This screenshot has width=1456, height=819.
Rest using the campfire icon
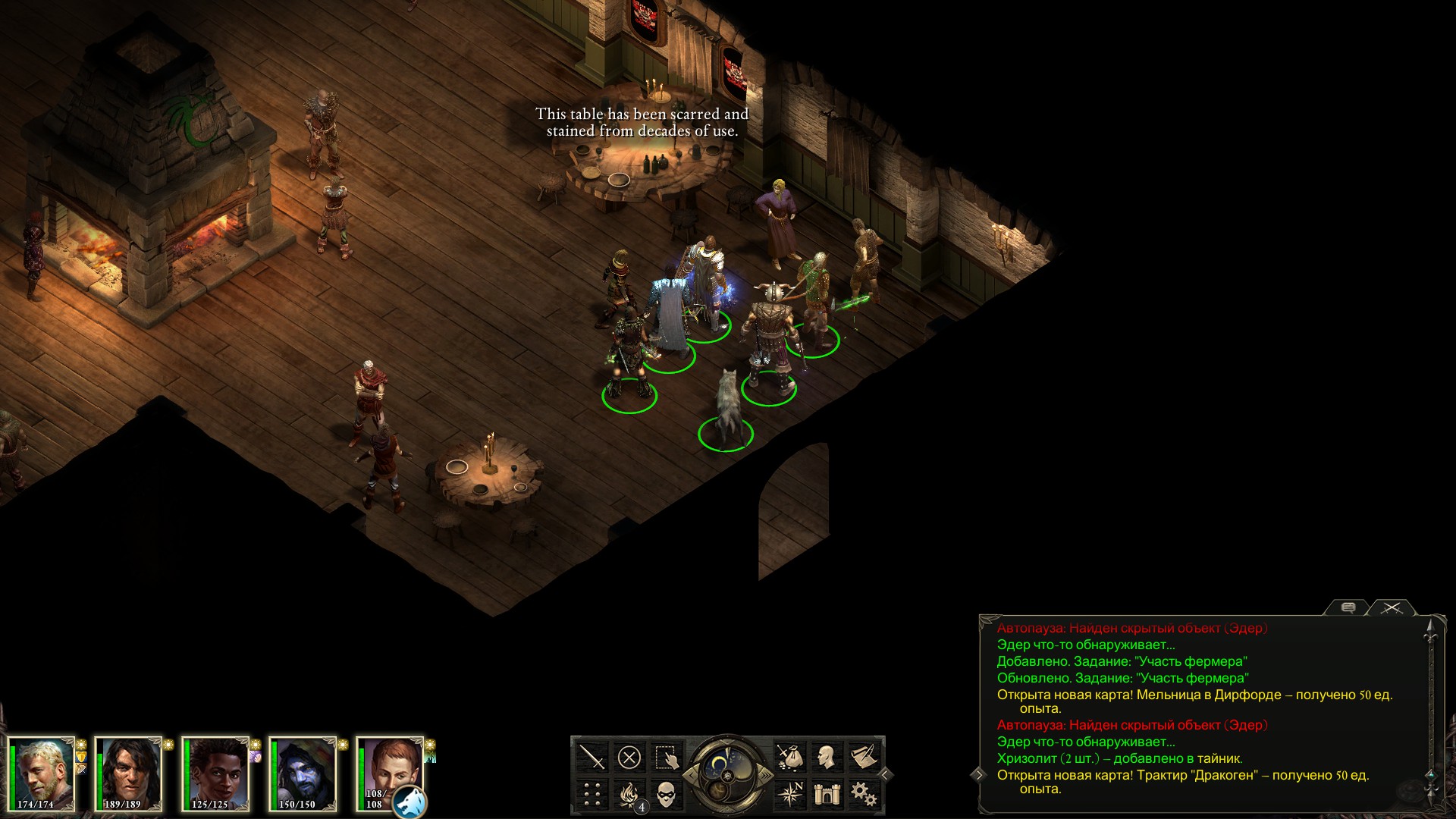click(x=629, y=794)
